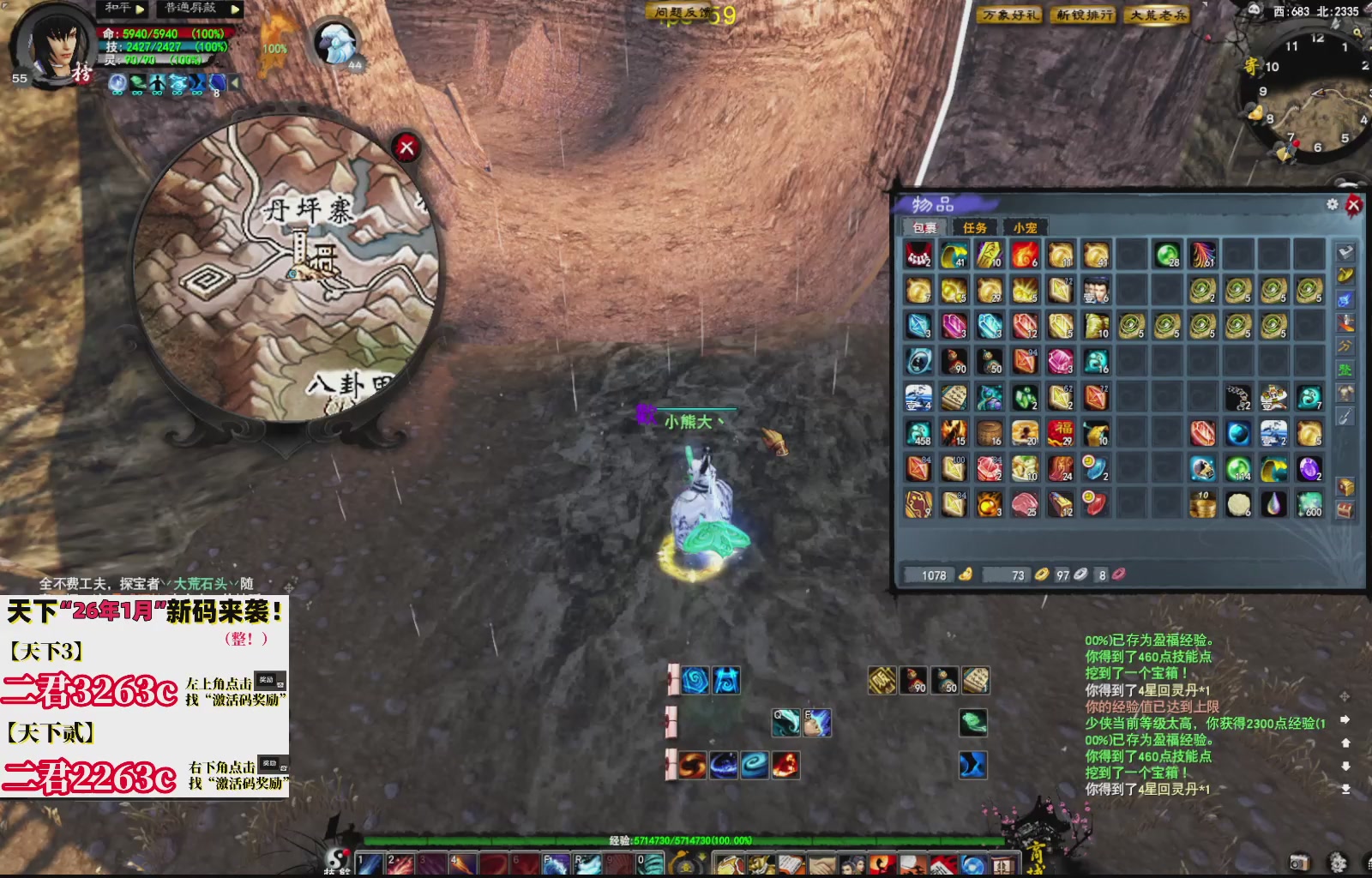Click the 大荒老兵 button at top right
Viewport: 1372px width, 878px height.
click(x=1158, y=15)
